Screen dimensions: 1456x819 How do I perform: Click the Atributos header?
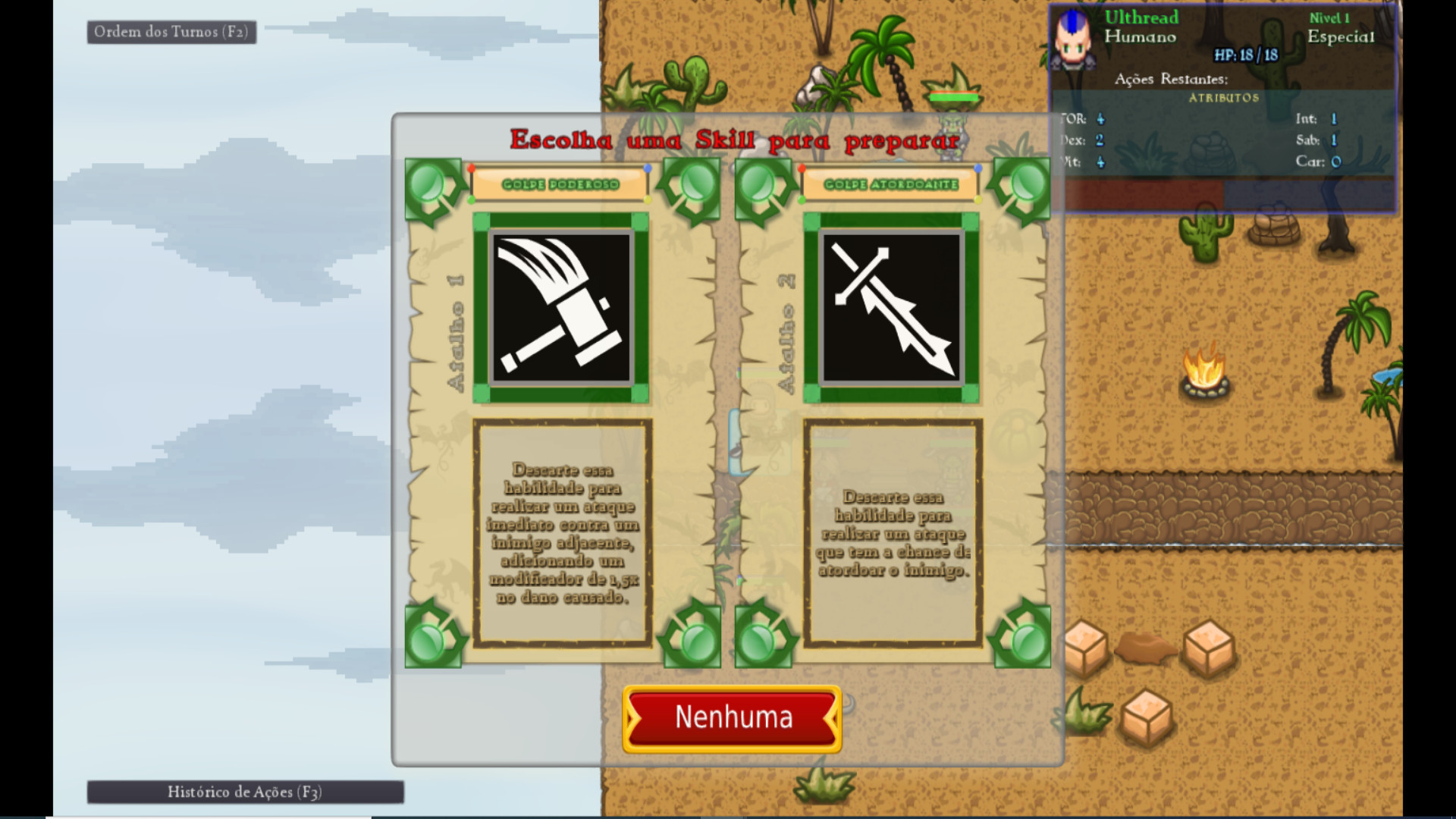tap(1224, 97)
